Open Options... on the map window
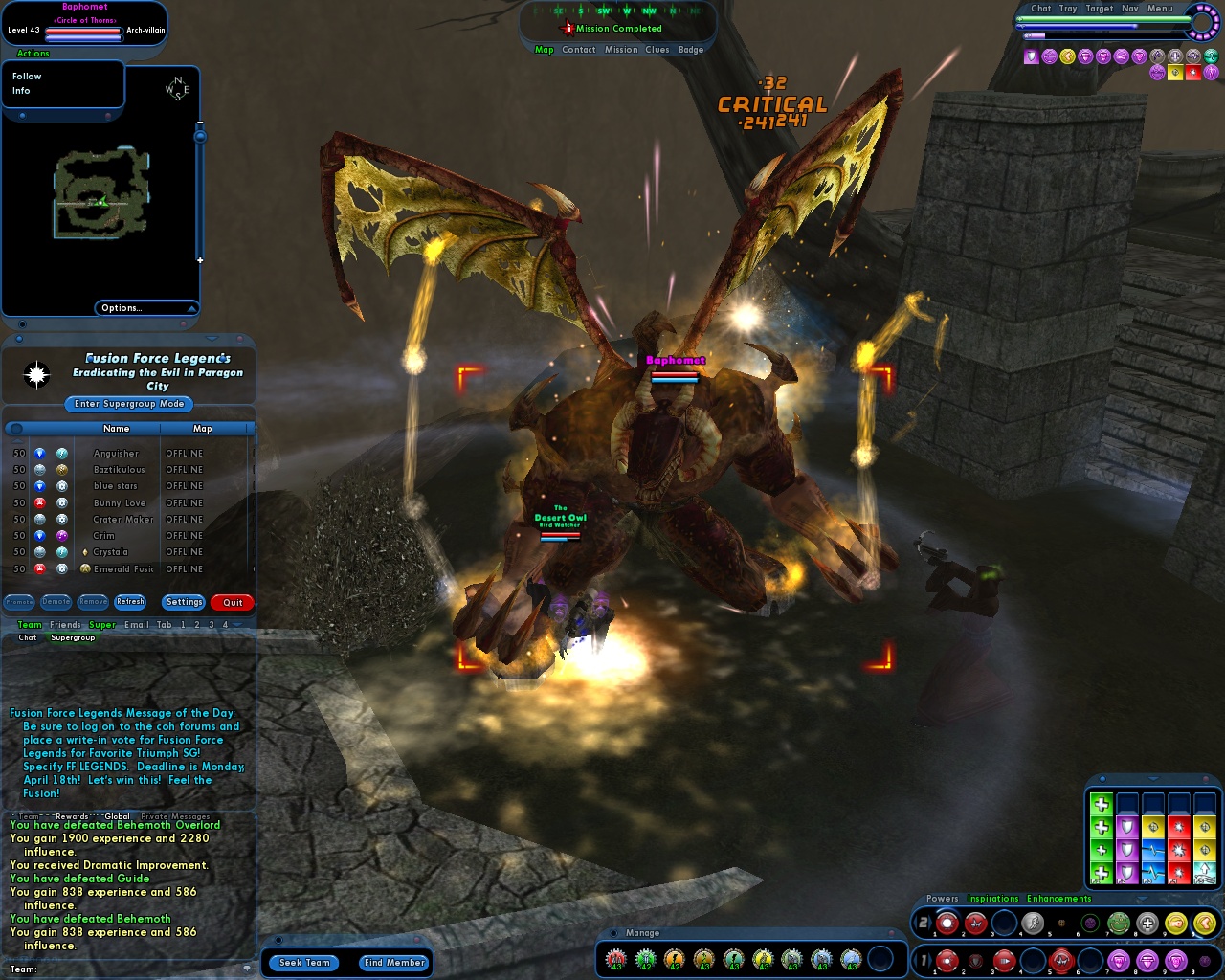1225x980 pixels. point(121,307)
